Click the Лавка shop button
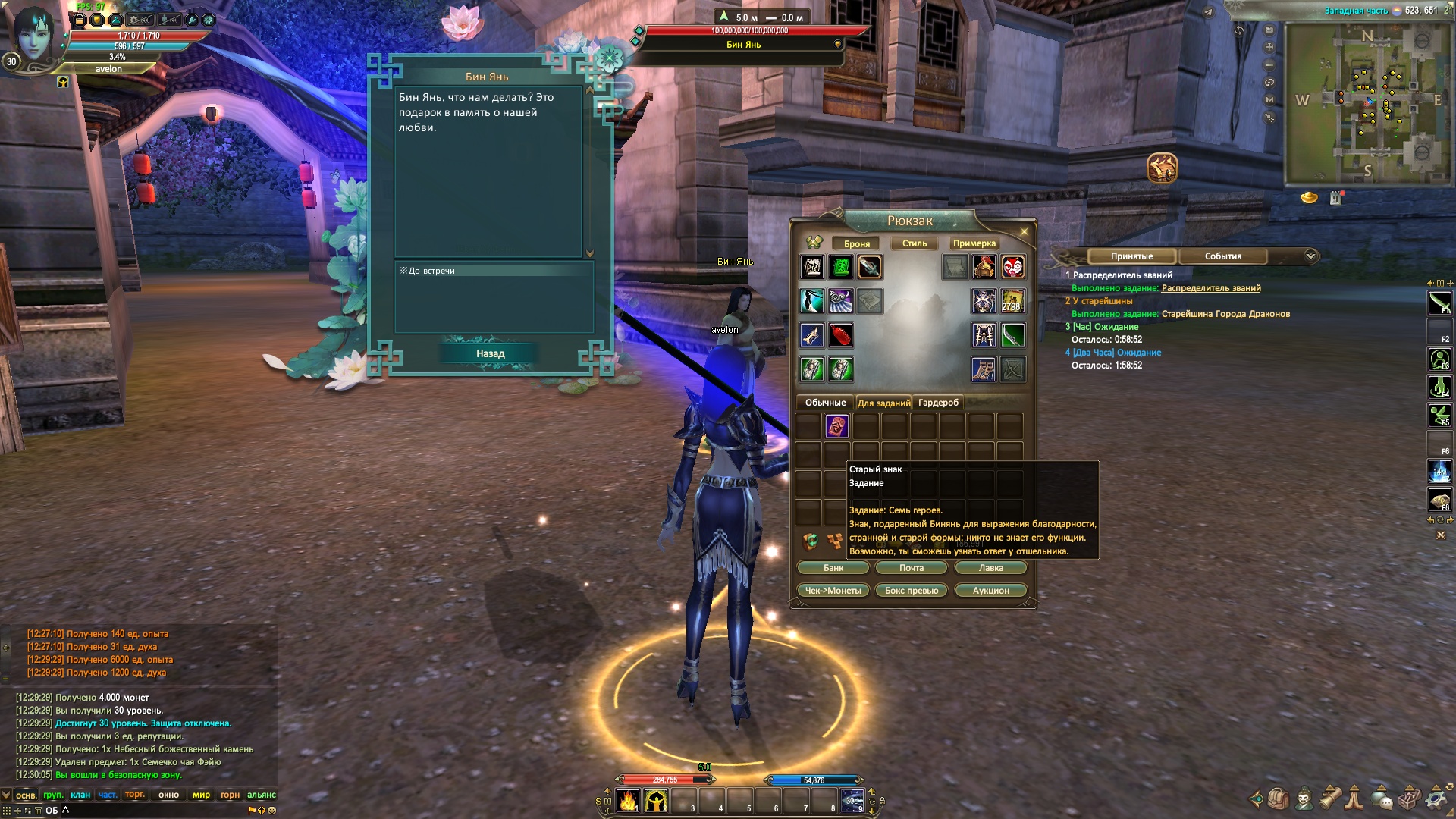Viewport: 1456px width, 819px height. click(x=990, y=568)
